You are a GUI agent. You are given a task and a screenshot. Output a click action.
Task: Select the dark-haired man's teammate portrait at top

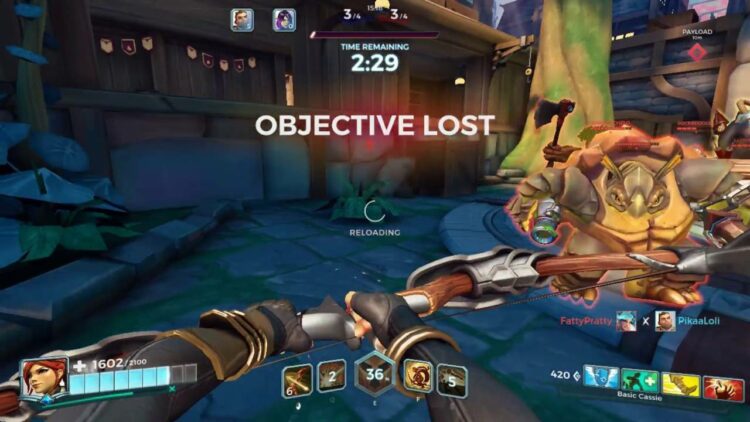pyautogui.click(x=242, y=20)
